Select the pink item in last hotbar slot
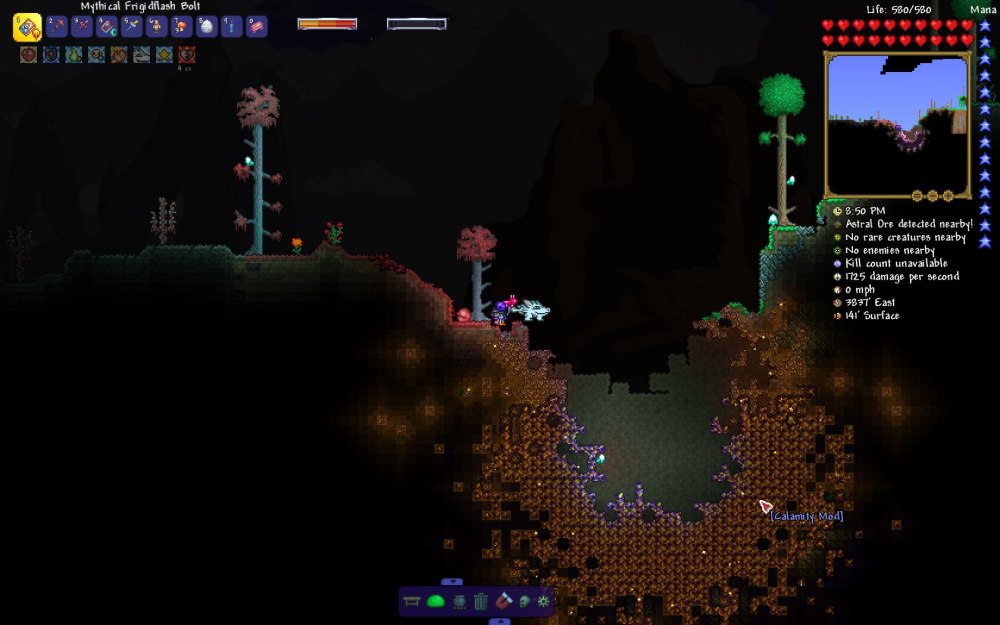1000x625 pixels. [257, 27]
